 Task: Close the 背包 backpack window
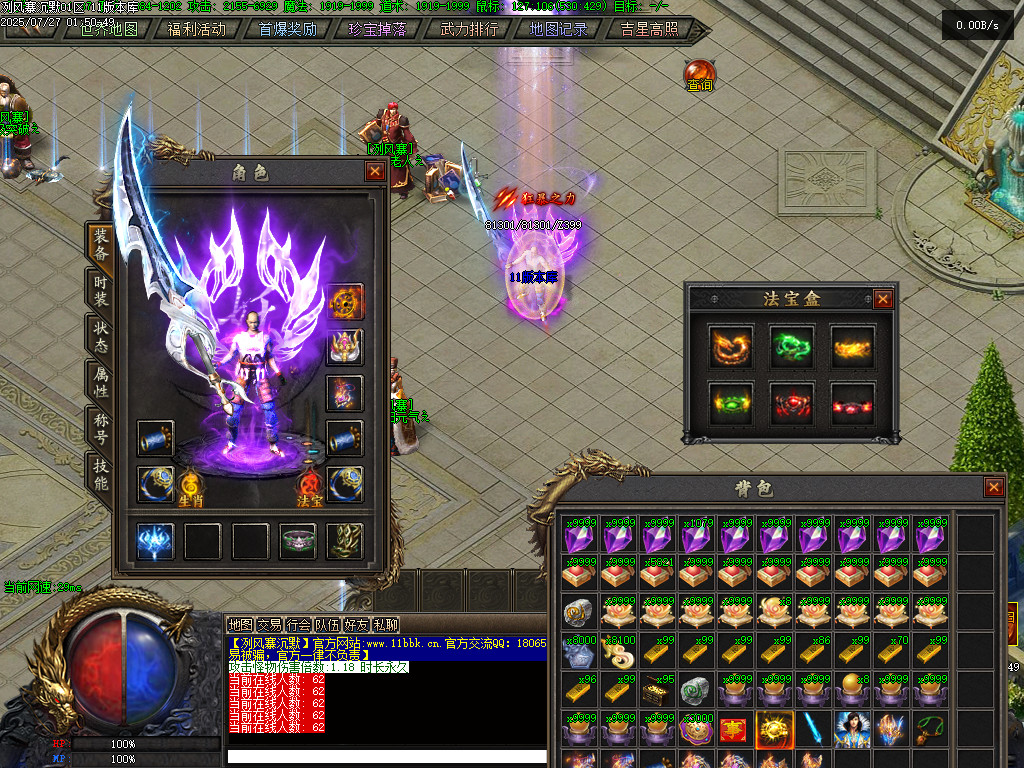tap(994, 487)
